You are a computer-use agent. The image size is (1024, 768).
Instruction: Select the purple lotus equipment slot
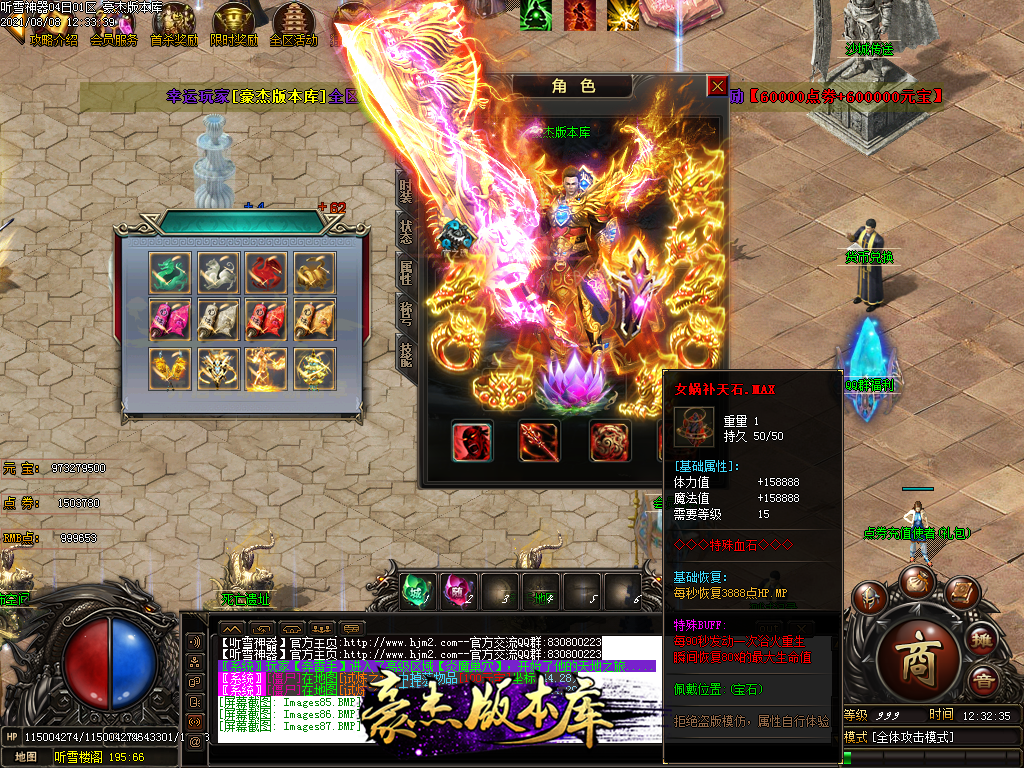click(574, 384)
